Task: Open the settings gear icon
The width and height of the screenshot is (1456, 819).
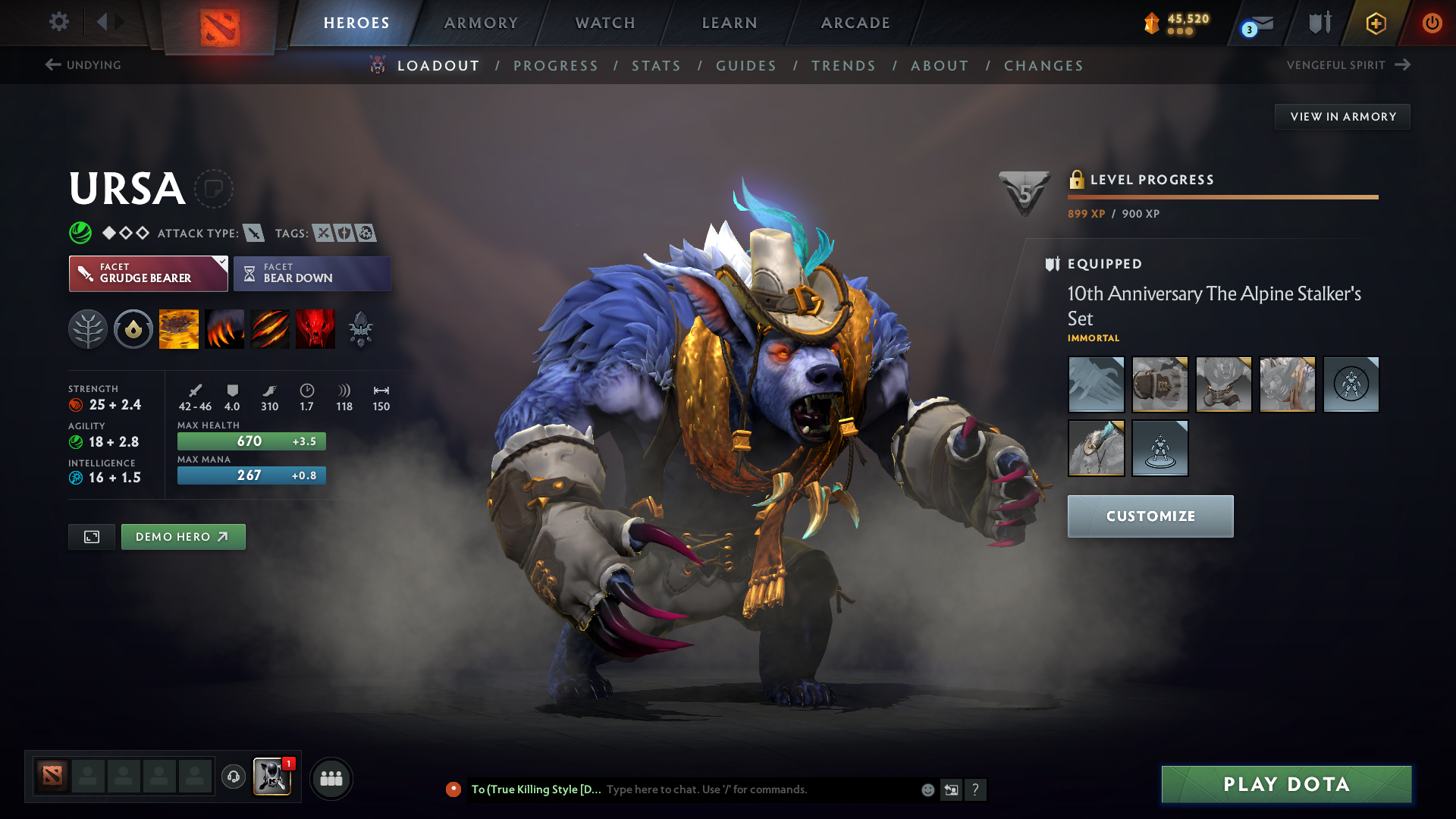Action: tap(59, 22)
